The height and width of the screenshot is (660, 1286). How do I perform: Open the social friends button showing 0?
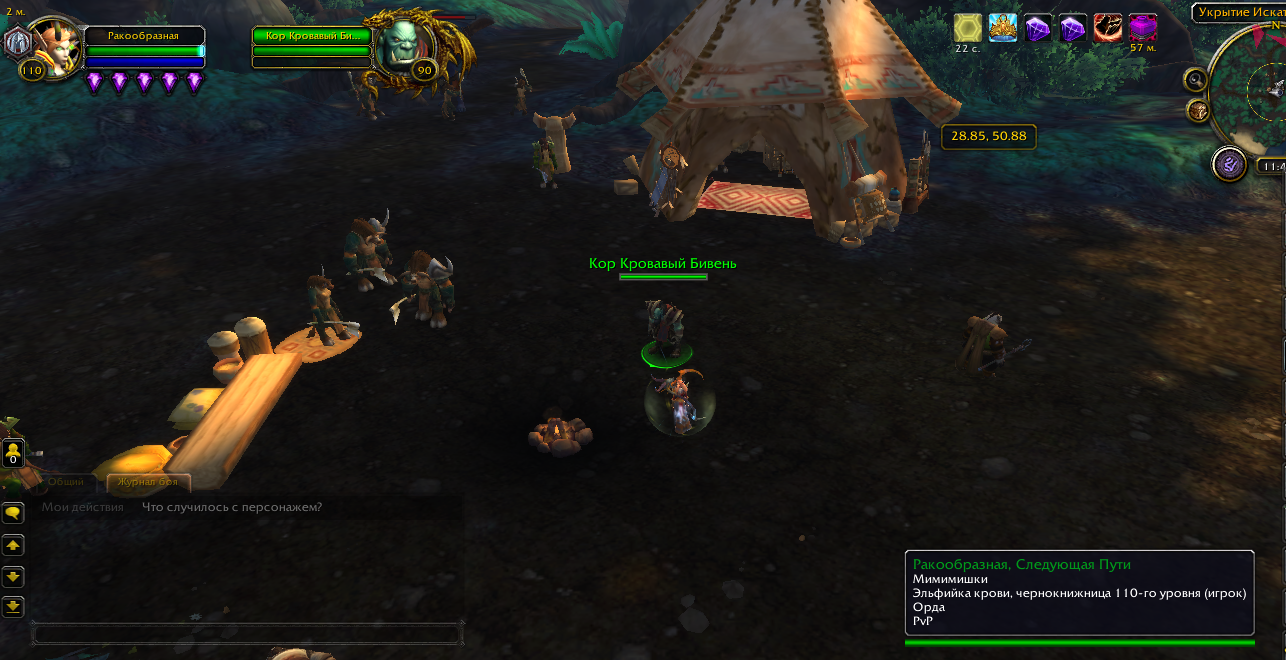[x=13, y=454]
